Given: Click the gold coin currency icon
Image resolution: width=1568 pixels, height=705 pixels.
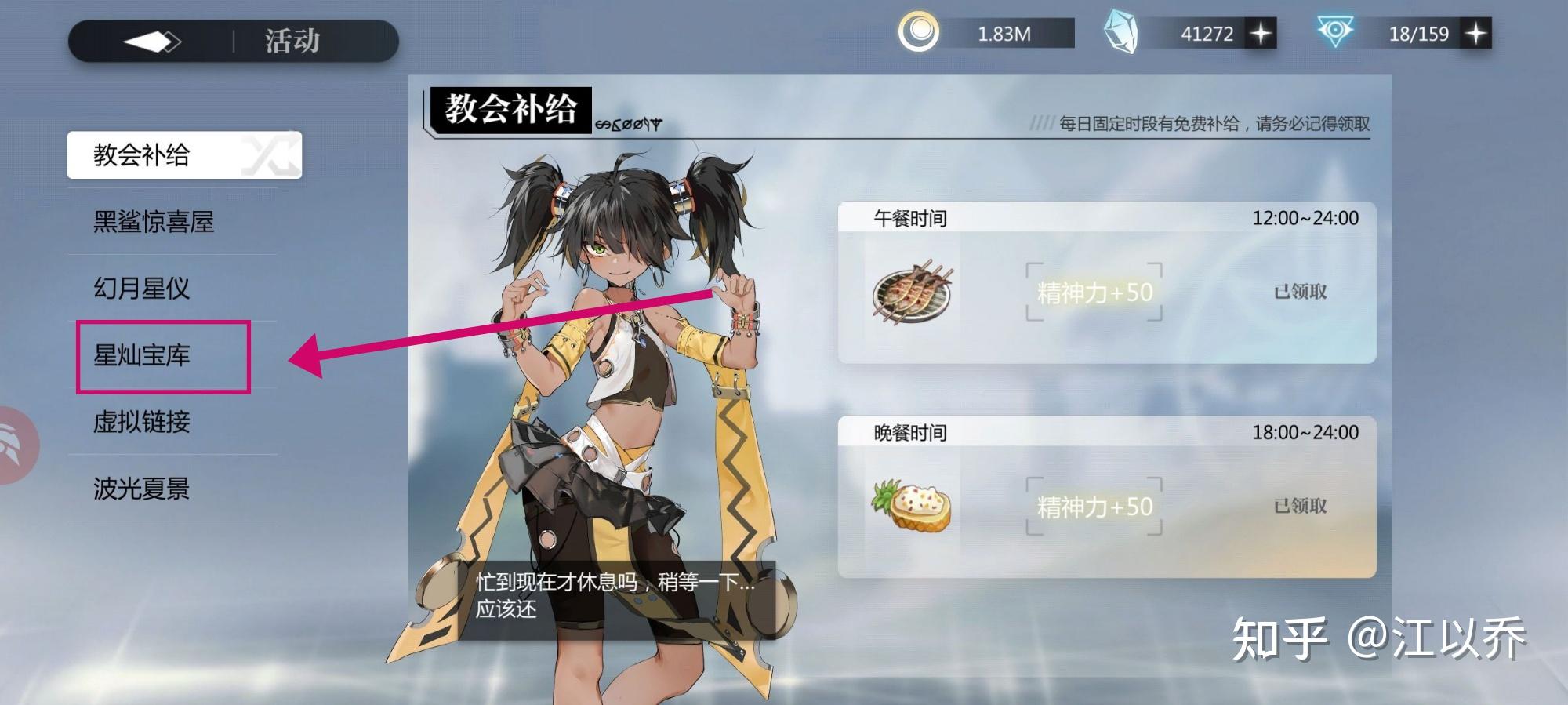Looking at the screenshot, I should [918, 33].
